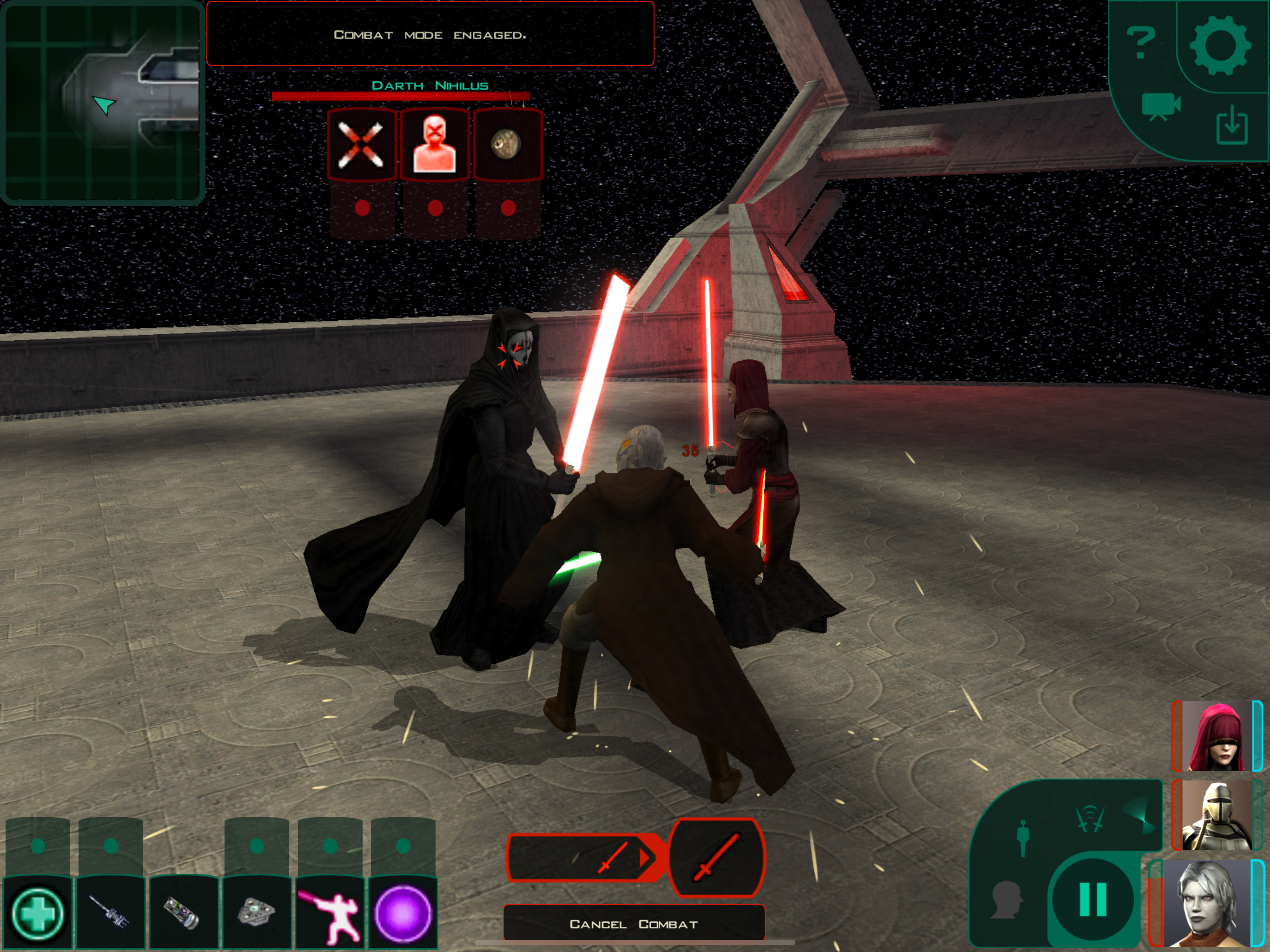Viewport: 1270px width, 952px height.
Task: Use the syringe stimulant item
Action: pos(110,913)
